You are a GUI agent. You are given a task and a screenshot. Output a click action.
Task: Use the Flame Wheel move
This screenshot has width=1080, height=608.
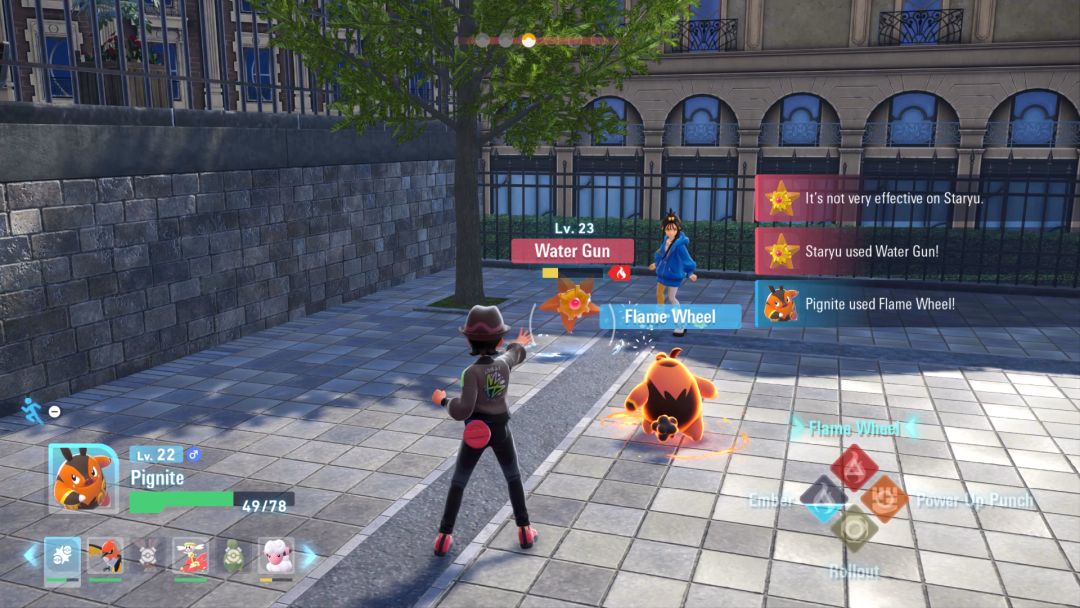[x=853, y=465]
